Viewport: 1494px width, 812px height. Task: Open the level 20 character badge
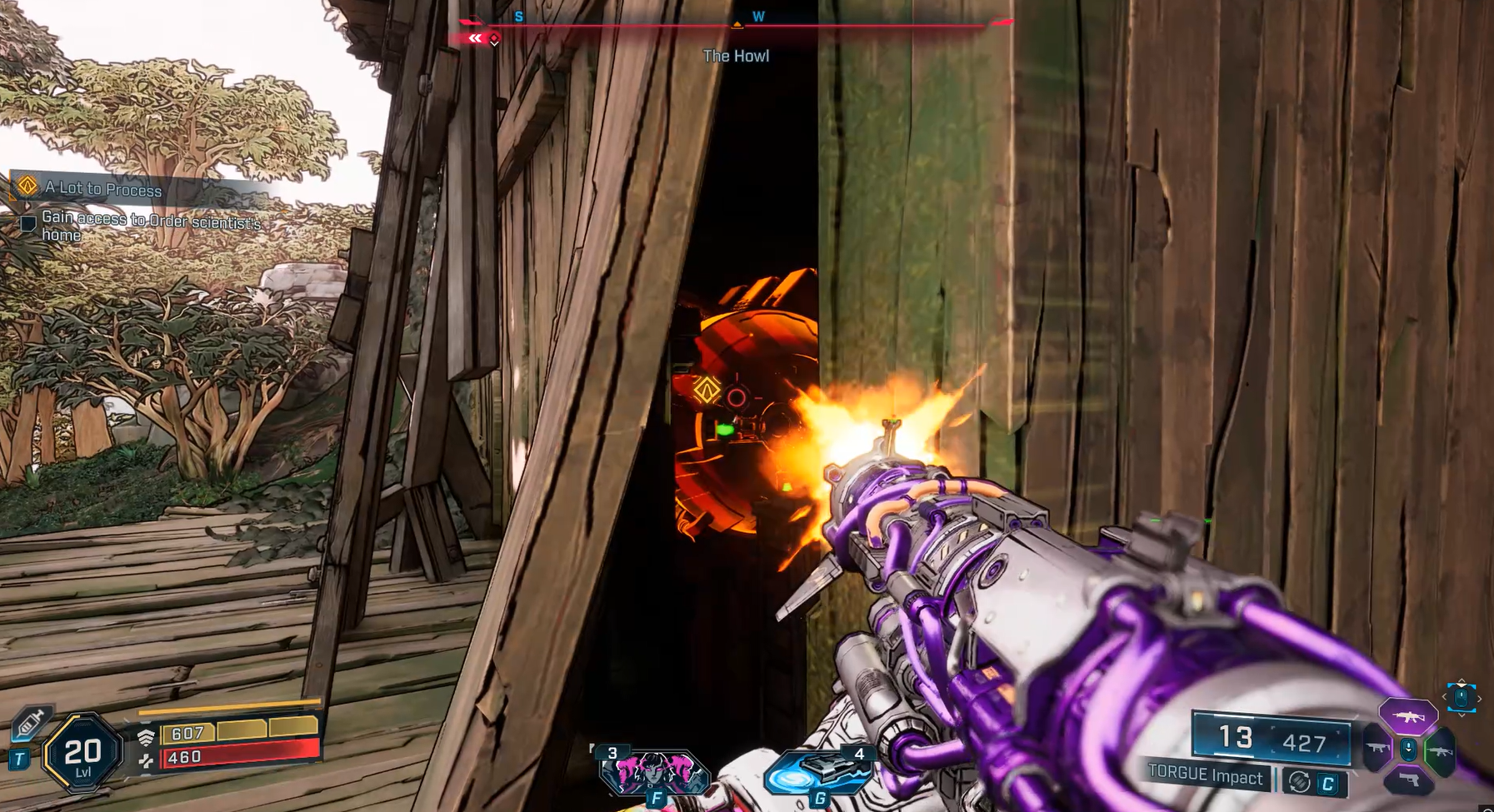pos(82,754)
